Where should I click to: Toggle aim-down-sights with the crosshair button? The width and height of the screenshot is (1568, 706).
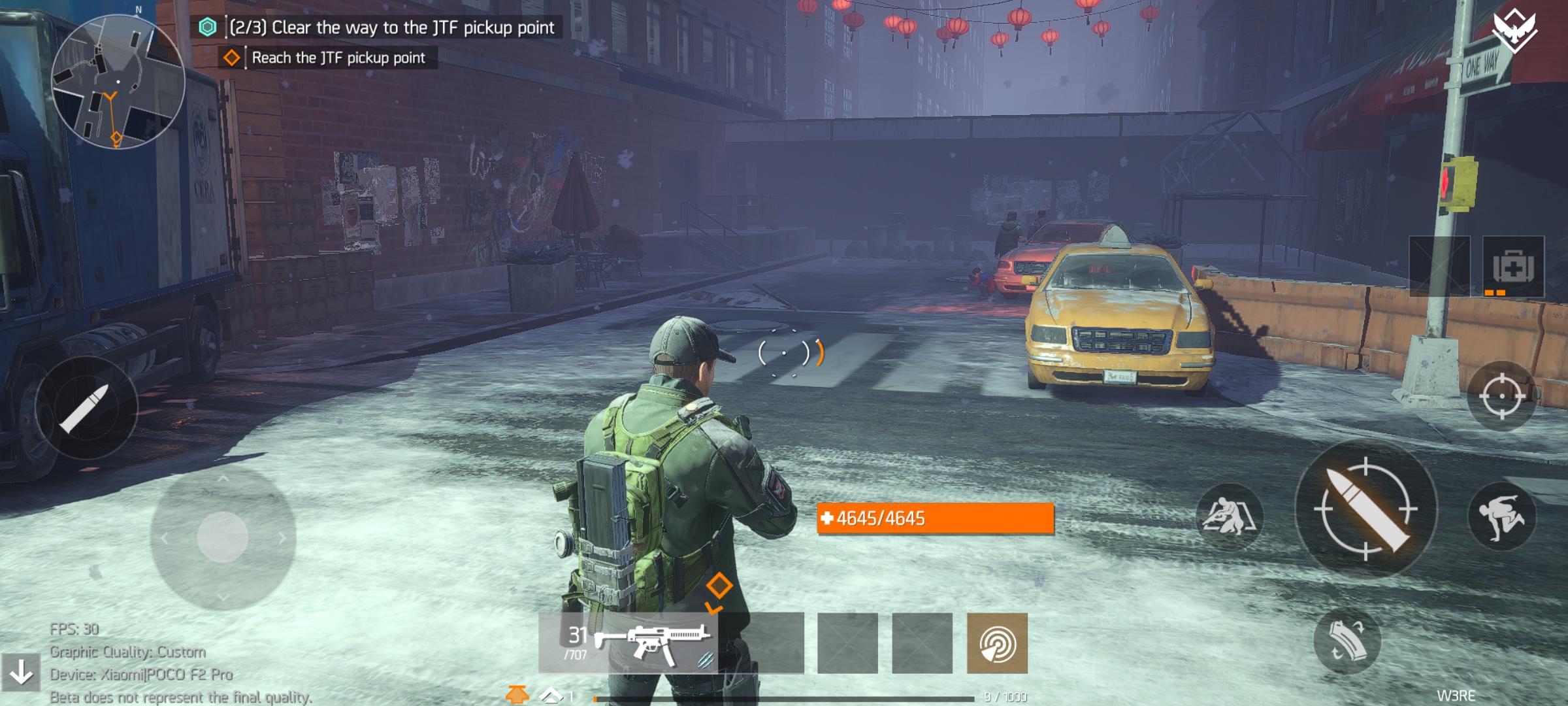click(1501, 396)
